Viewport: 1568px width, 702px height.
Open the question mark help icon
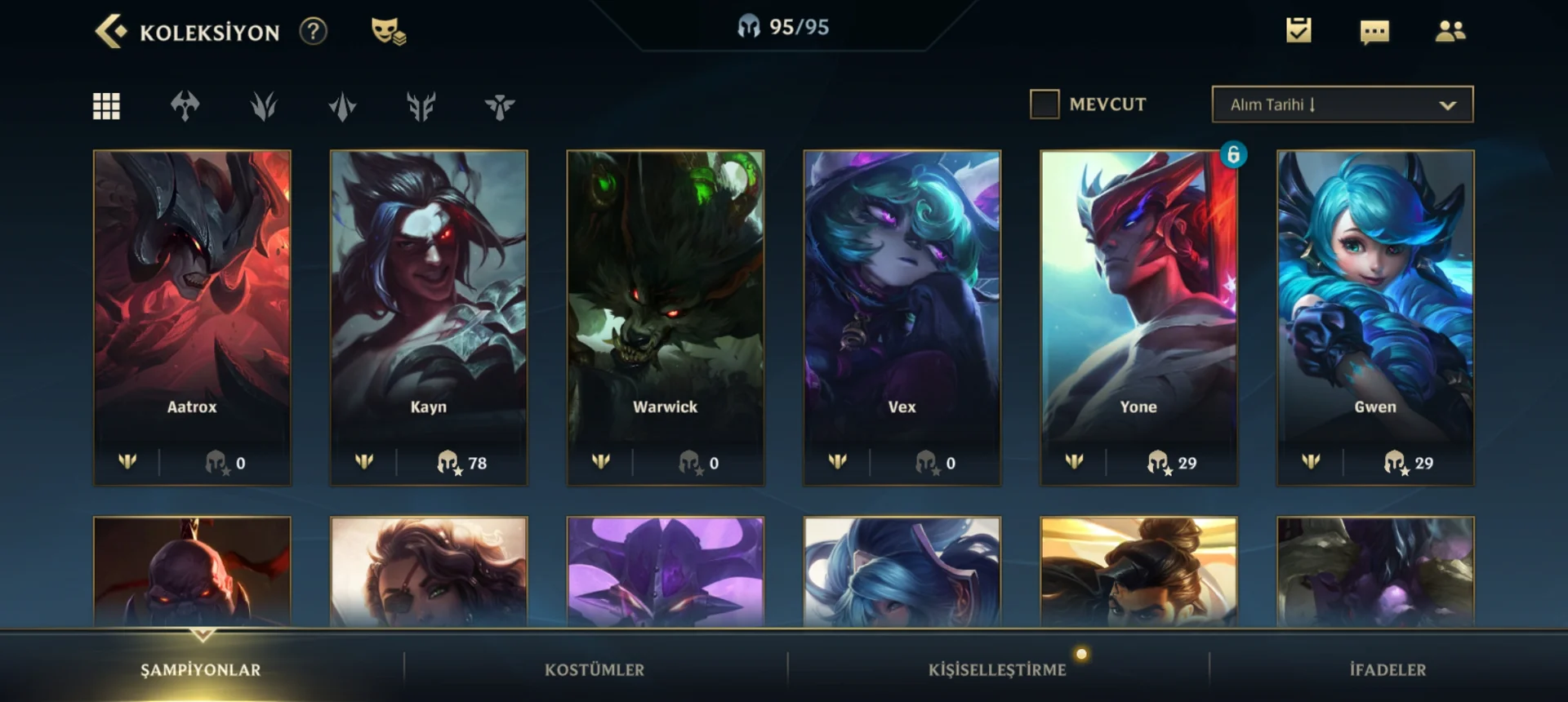[x=313, y=32]
